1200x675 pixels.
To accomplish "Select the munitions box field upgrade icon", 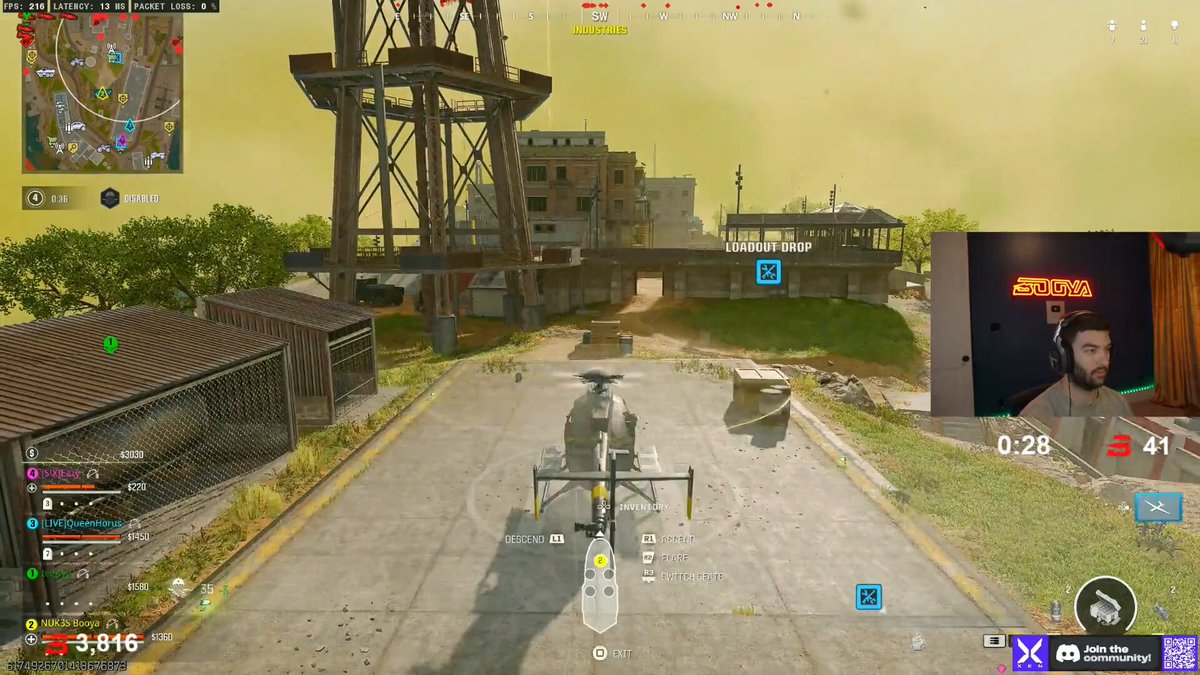I will click(x=1105, y=604).
